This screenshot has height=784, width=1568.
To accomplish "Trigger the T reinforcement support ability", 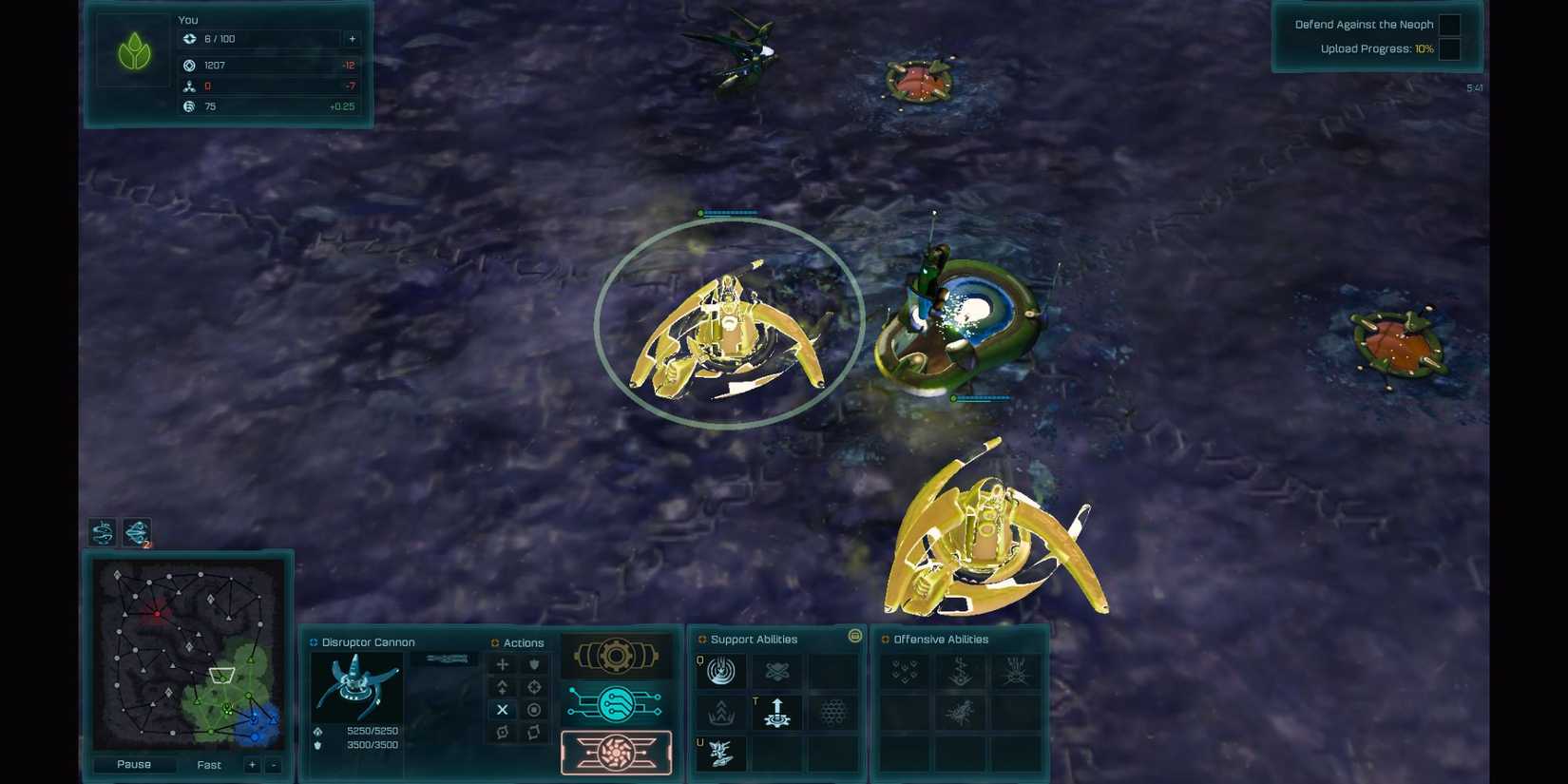I will [x=776, y=712].
